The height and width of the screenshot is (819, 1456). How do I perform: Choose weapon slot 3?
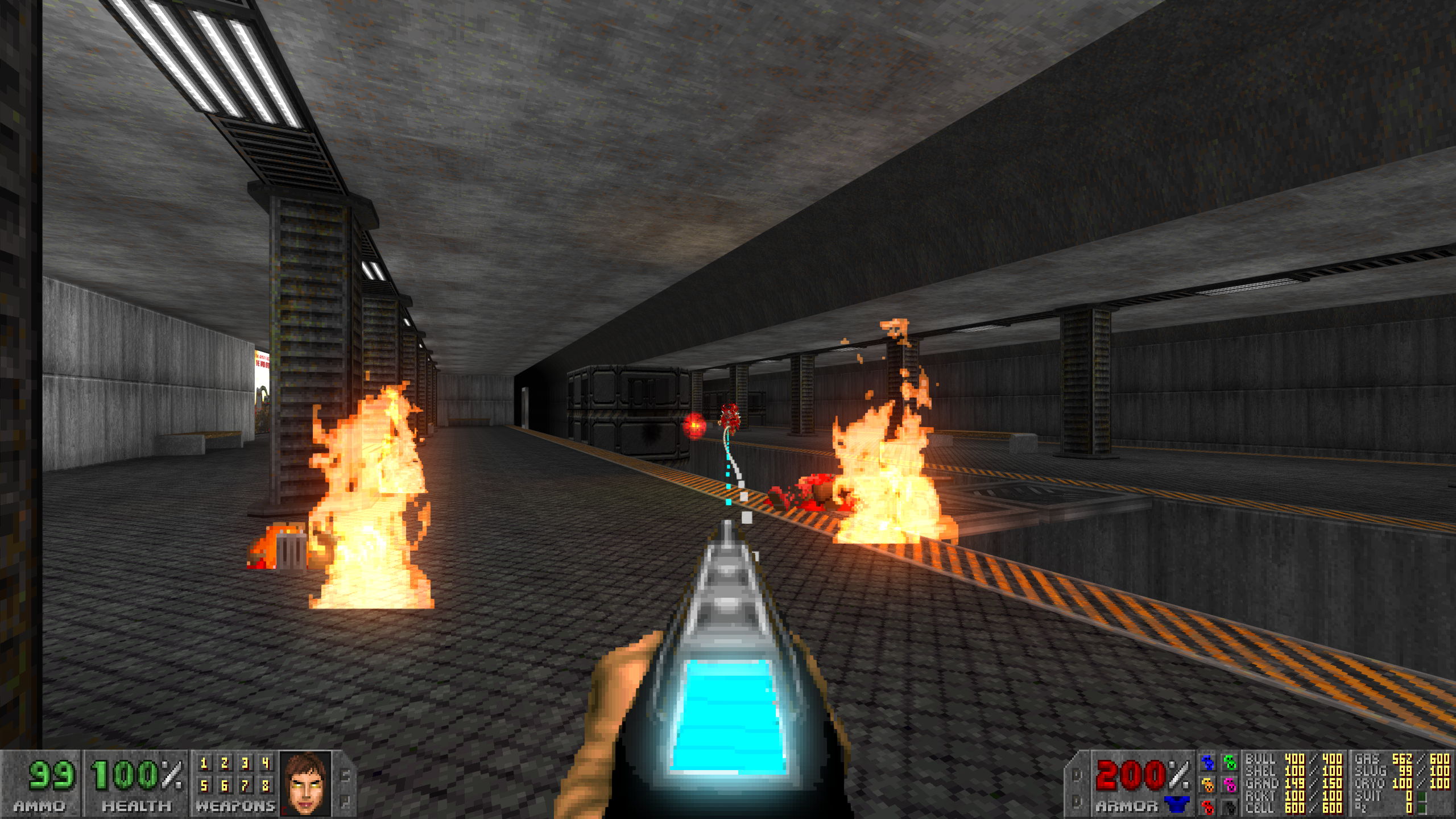[x=245, y=763]
